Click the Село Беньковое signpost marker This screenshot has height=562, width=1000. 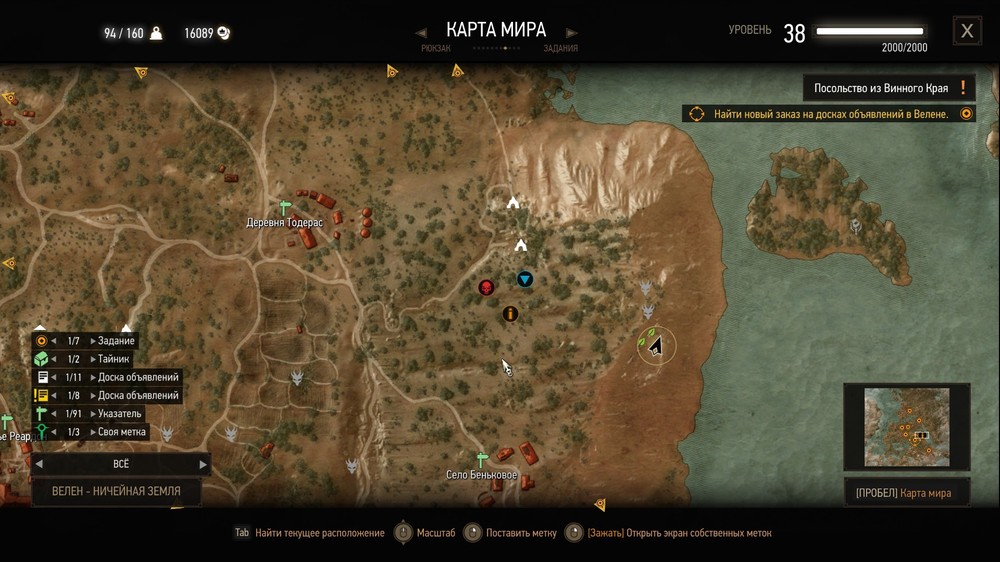[x=481, y=460]
